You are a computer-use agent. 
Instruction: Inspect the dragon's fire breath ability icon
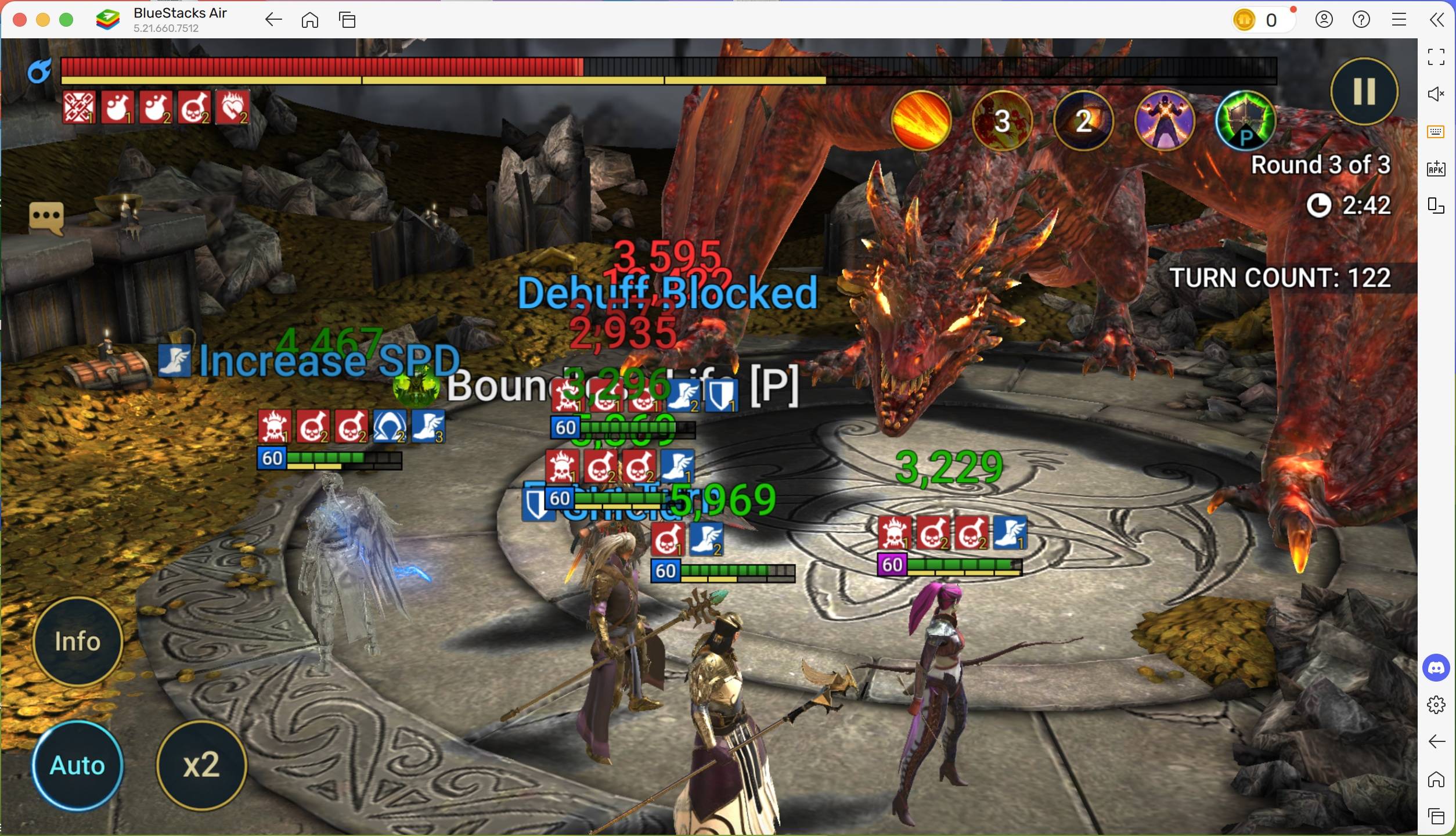click(x=921, y=120)
